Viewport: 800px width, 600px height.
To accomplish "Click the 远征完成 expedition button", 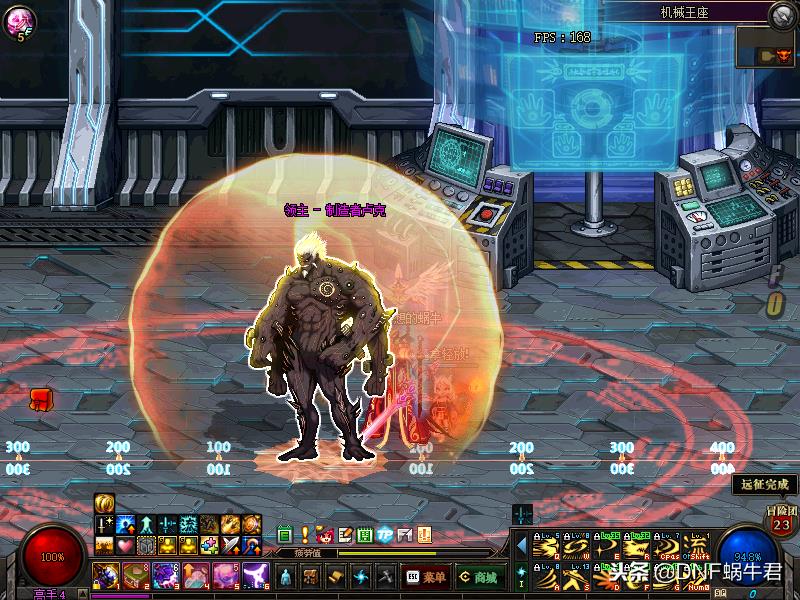I will [x=766, y=484].
